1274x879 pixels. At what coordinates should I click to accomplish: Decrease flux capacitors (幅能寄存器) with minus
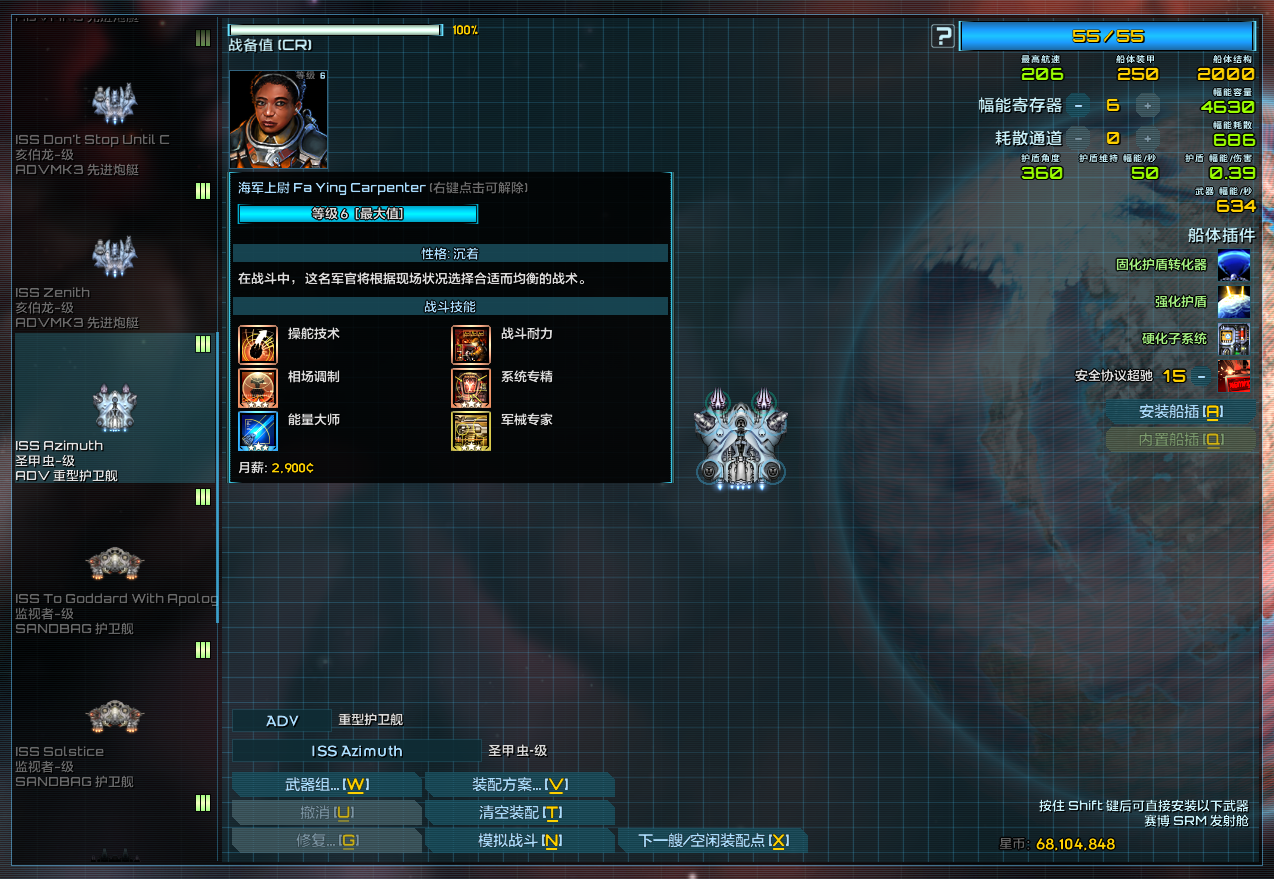(x=1078, y=105)
